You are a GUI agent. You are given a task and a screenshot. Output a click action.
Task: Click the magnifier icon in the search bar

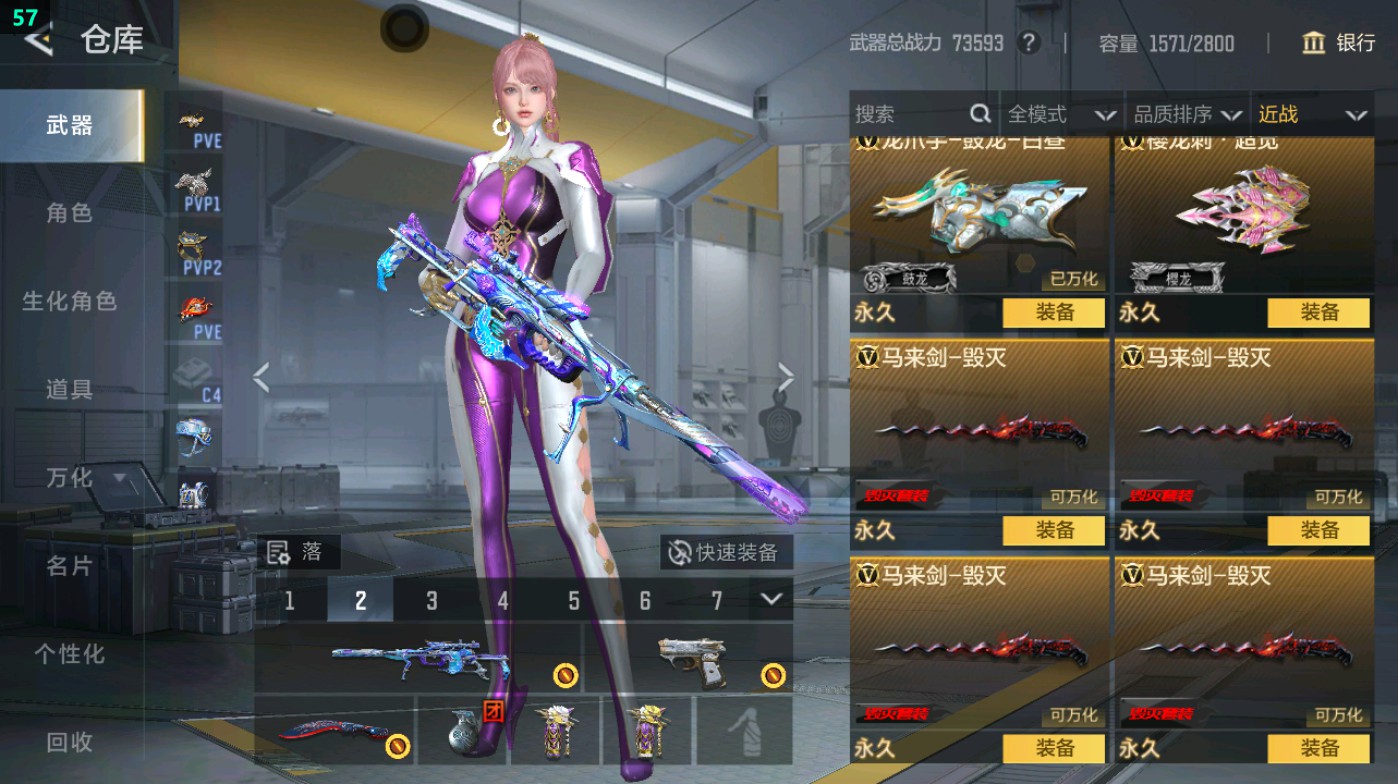pyautogui.click(x=980, y=114)
